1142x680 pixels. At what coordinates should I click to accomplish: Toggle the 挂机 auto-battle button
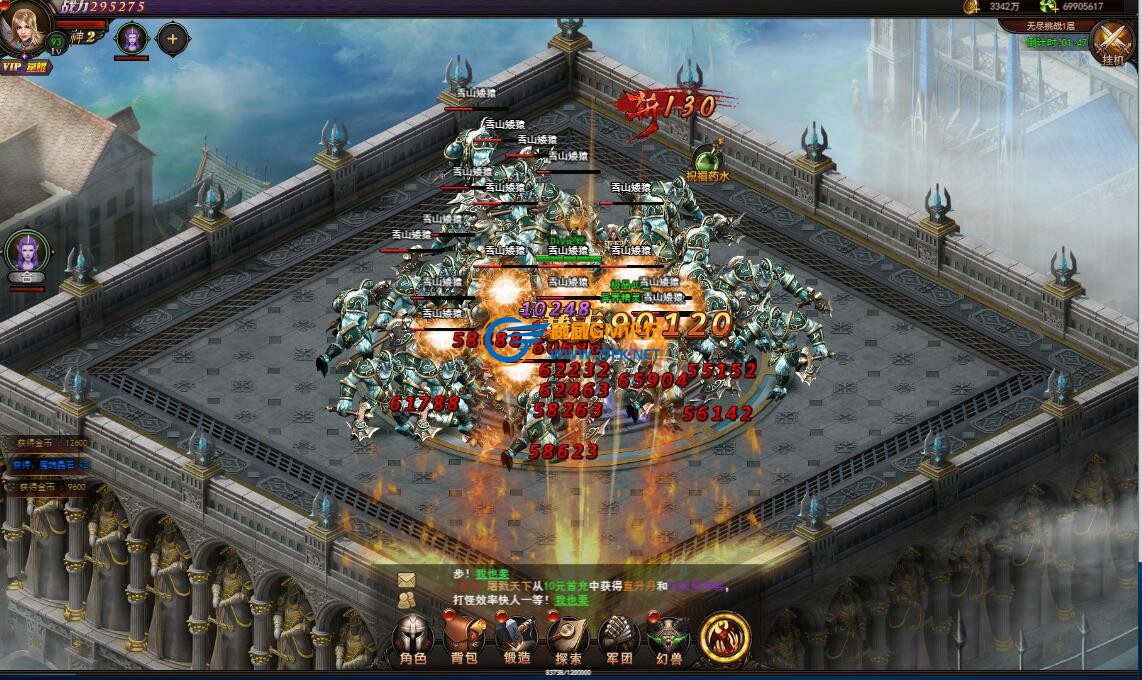1112,43
